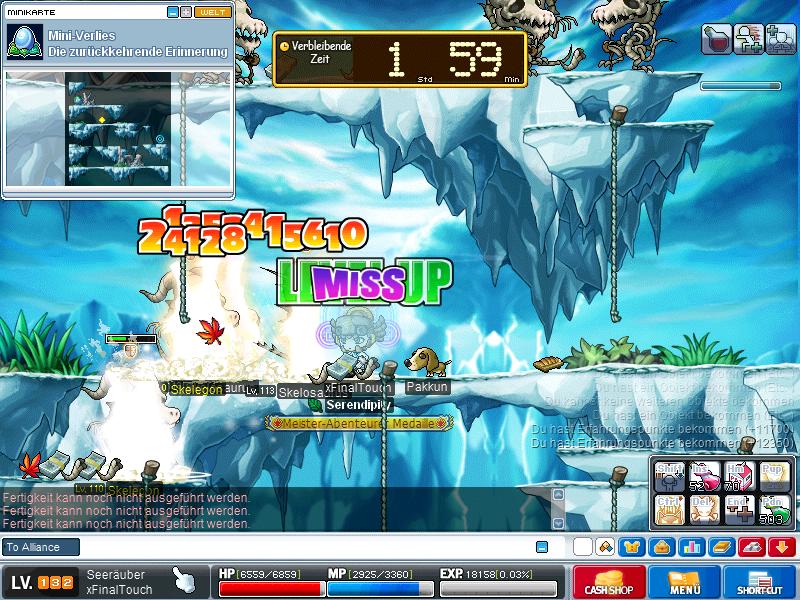Image resolution: width=800 pixels, height=600 pixels.
Task: Click the Welt world map button
Action: click(x=212, y=12)
